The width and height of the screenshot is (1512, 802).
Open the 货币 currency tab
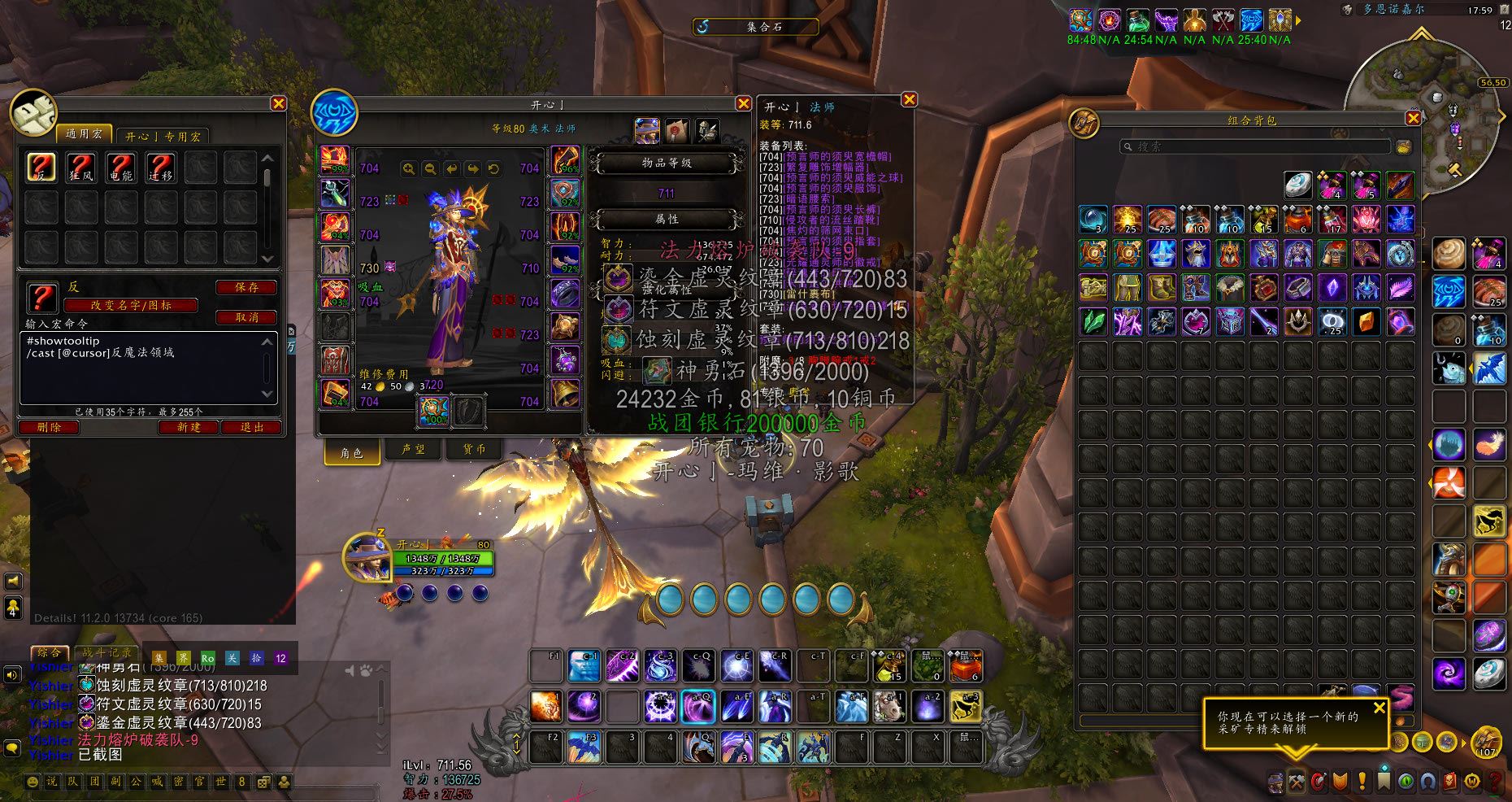474,449
